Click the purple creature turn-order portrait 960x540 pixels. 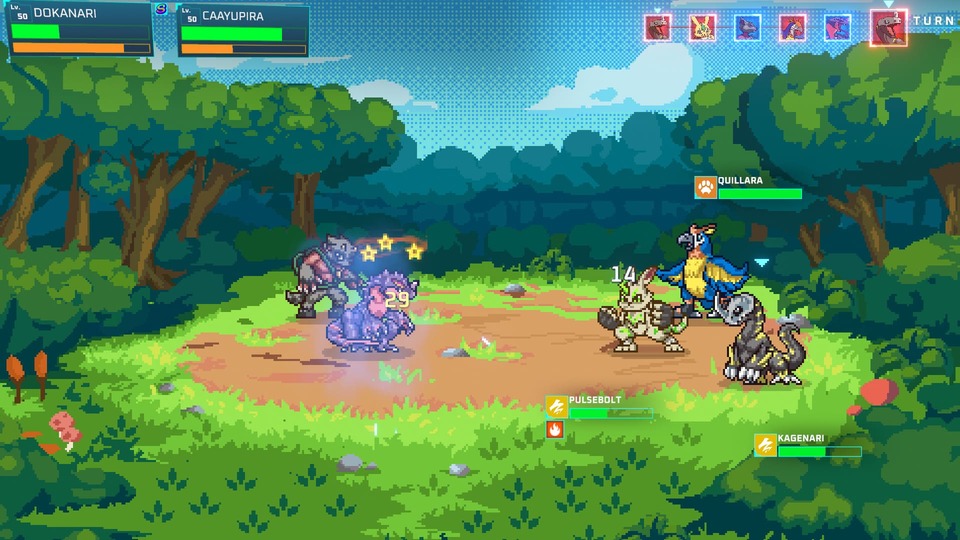[x=836, y=27]
